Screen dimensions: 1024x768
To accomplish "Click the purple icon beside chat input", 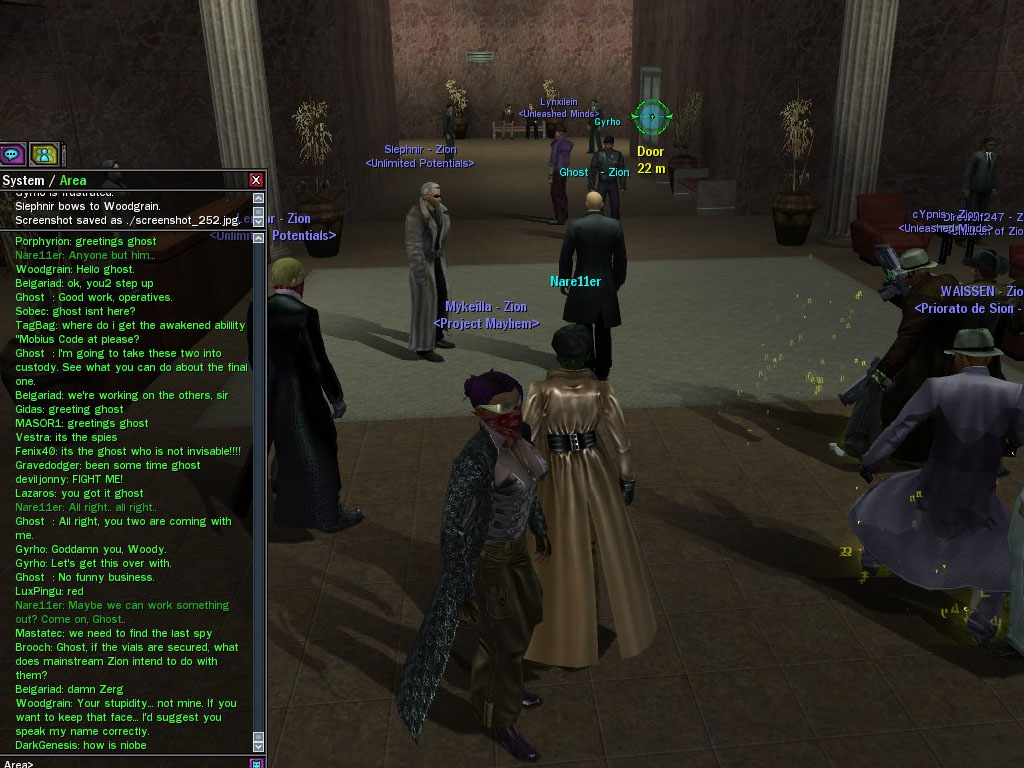I will point(257,763).
